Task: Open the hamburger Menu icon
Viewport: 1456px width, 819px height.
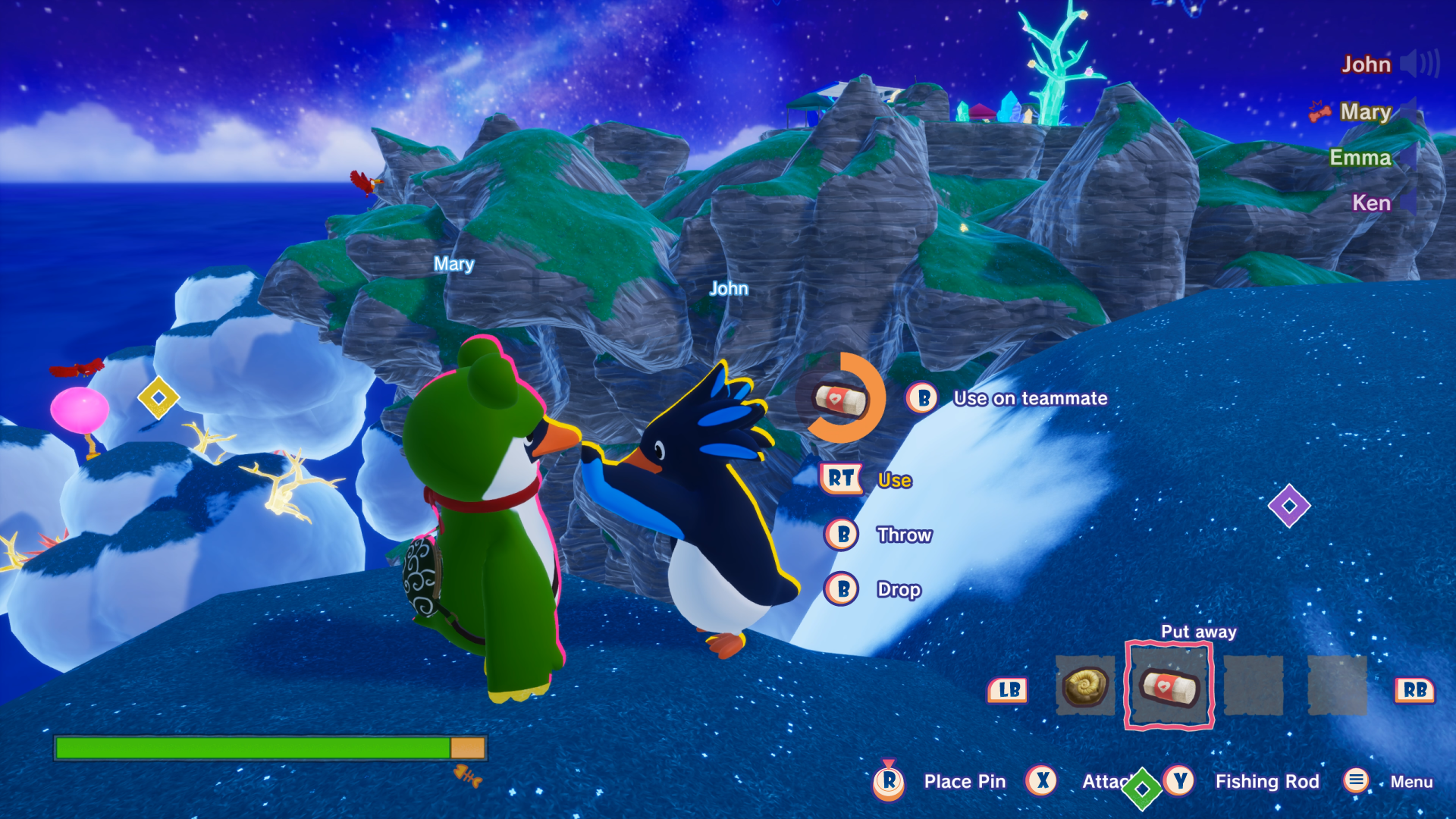Action: [x=1355, y=781]
